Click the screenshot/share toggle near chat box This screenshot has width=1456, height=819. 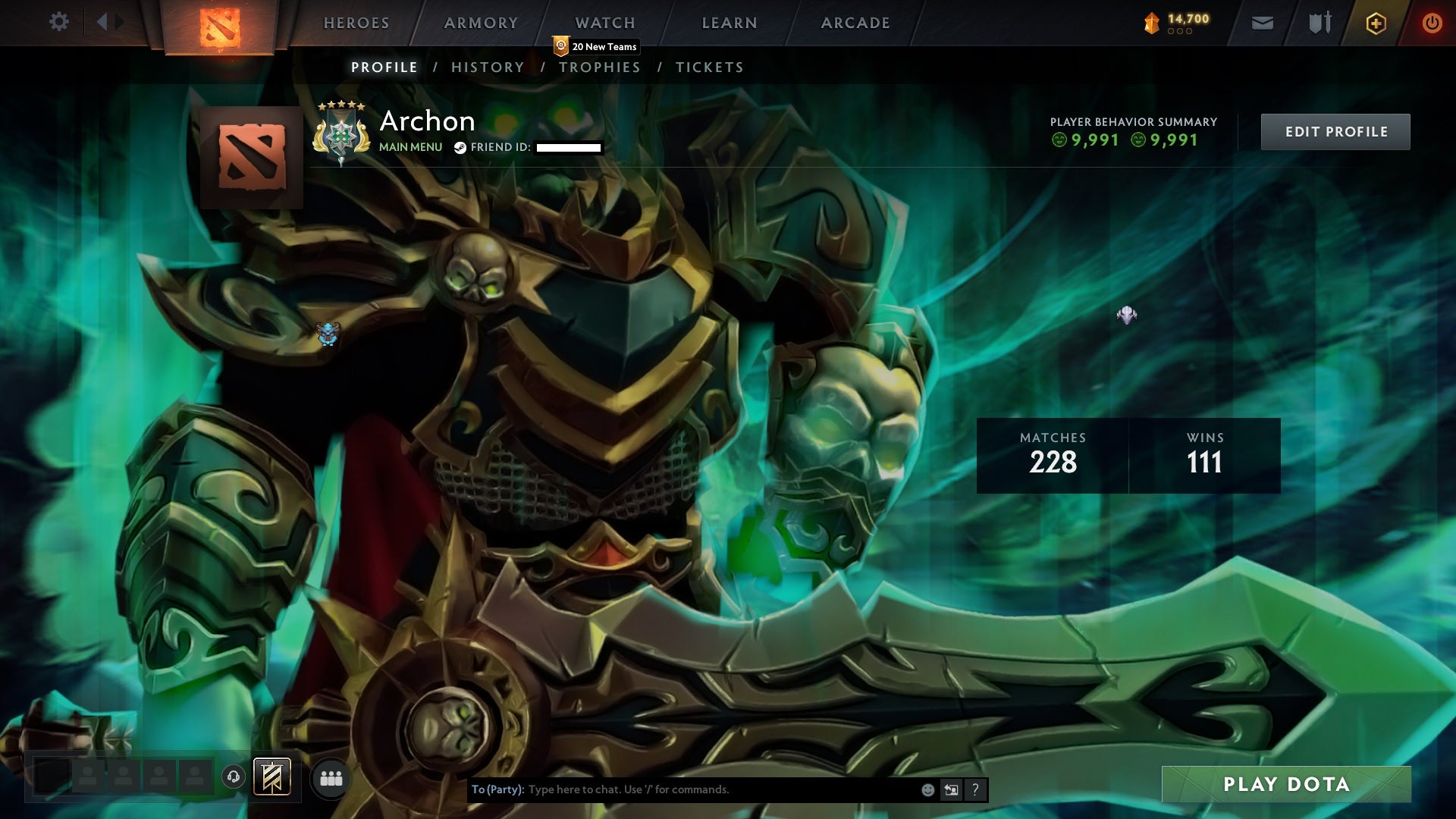pyautogui.click(x=951, y=789)
